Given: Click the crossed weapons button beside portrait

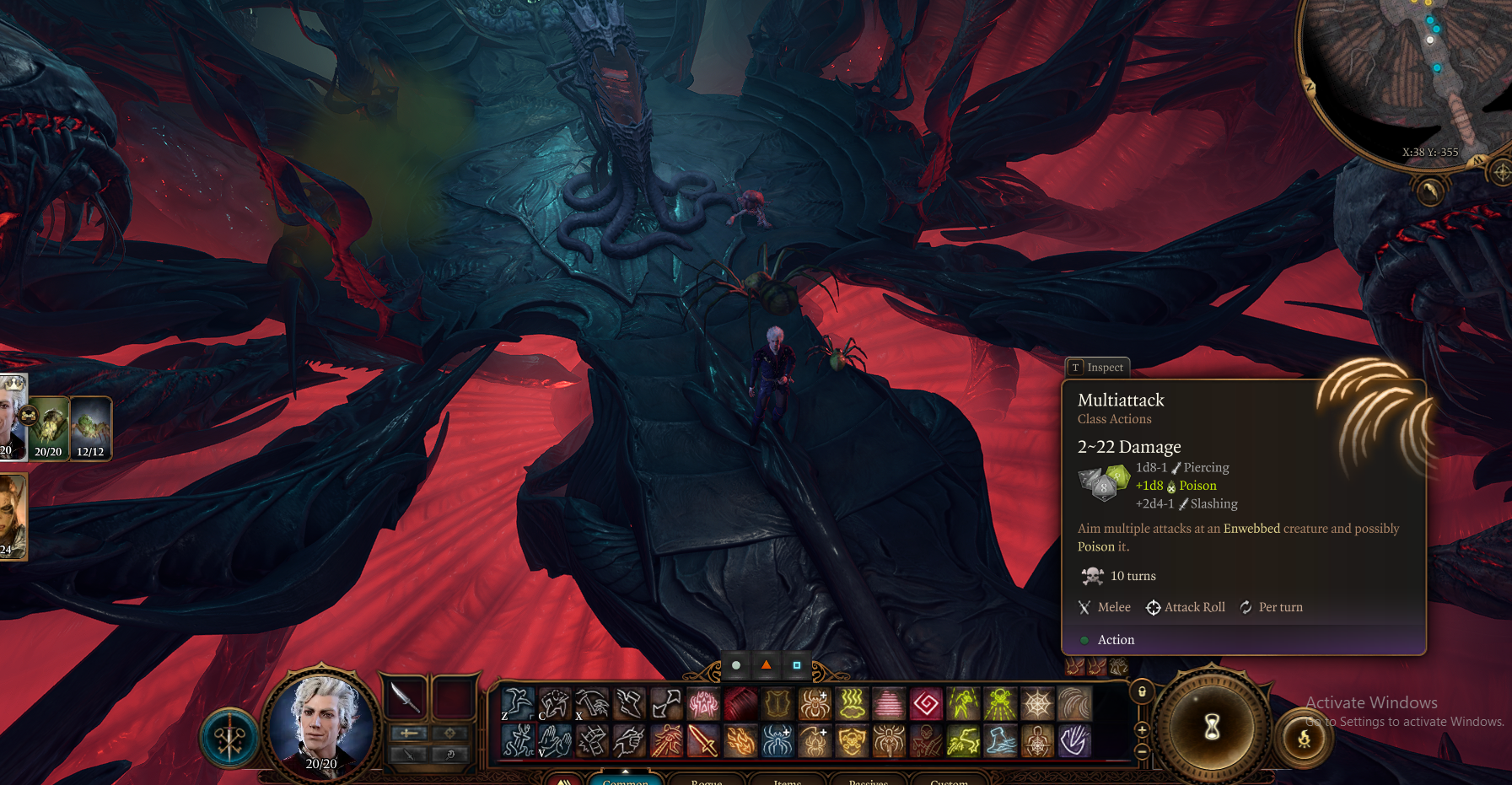Looking at the screenshot, I should click(x=229, y=739).
